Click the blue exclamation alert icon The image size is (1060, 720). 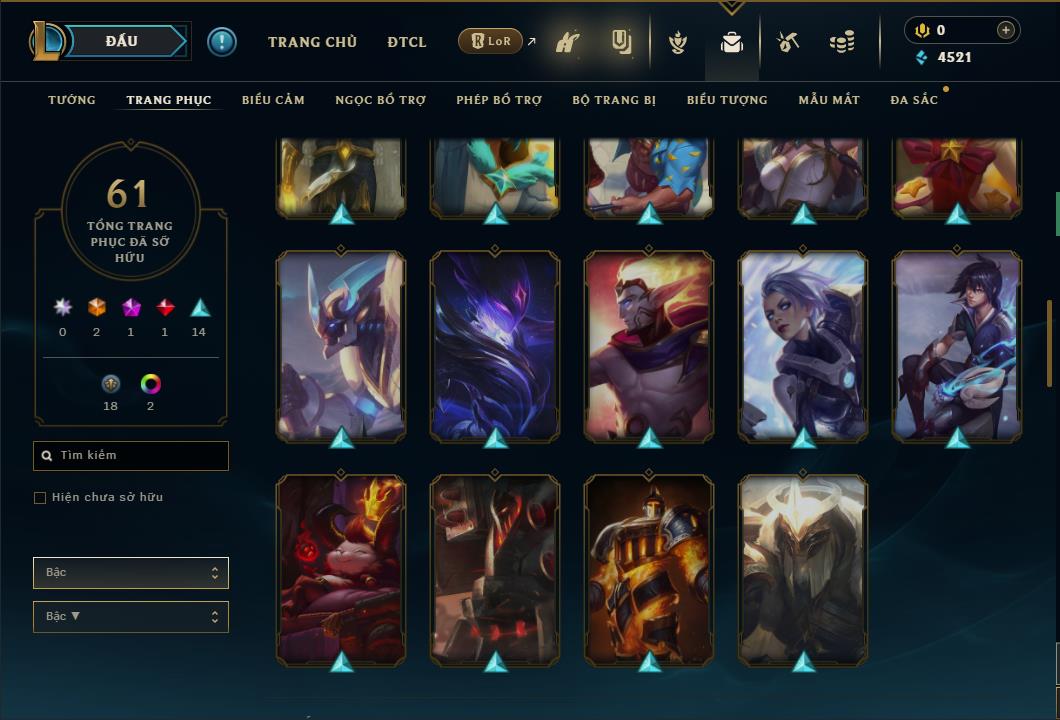(222, 42)
